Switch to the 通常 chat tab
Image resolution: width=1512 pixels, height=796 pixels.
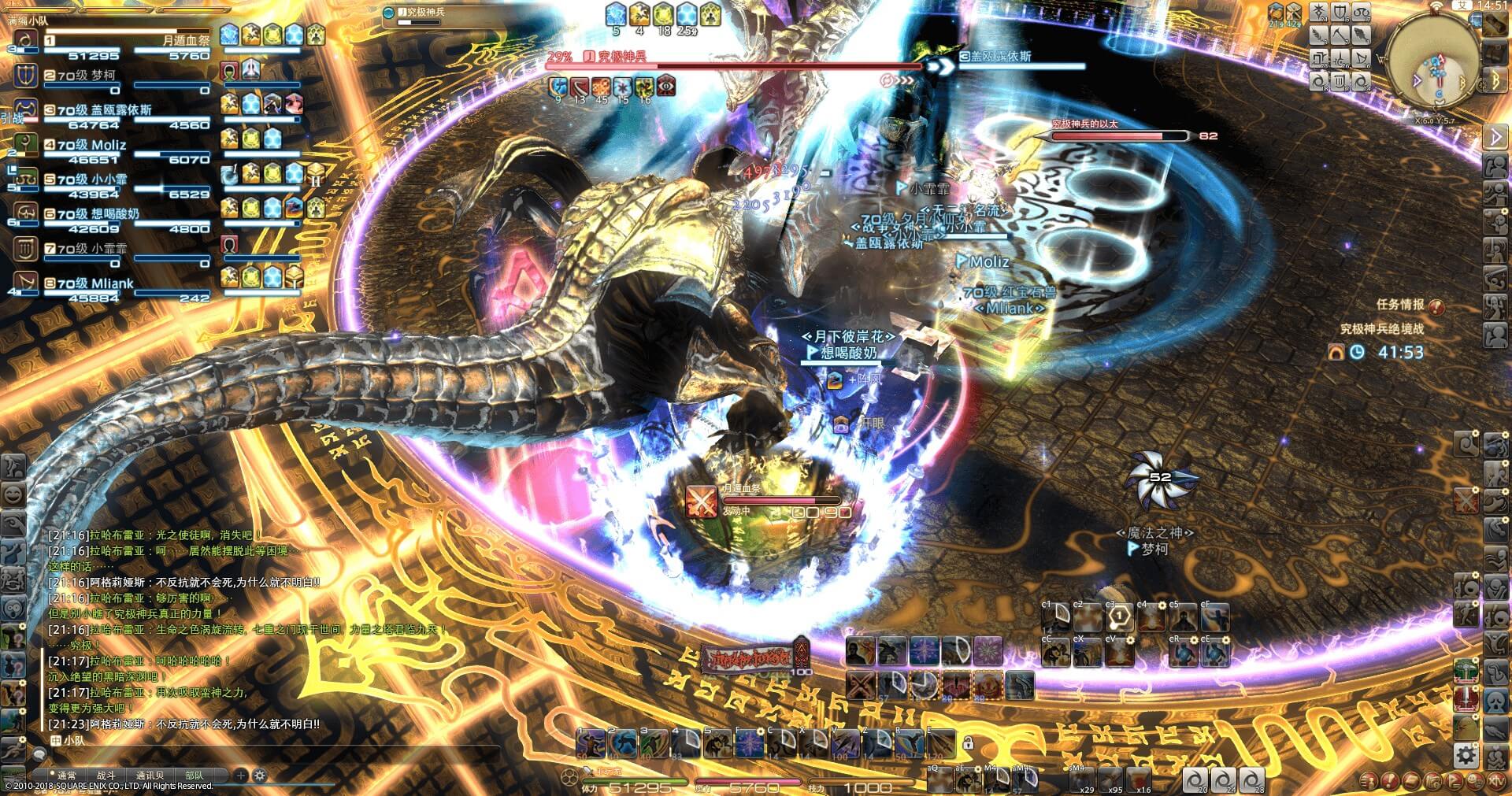tap(66, 776)
